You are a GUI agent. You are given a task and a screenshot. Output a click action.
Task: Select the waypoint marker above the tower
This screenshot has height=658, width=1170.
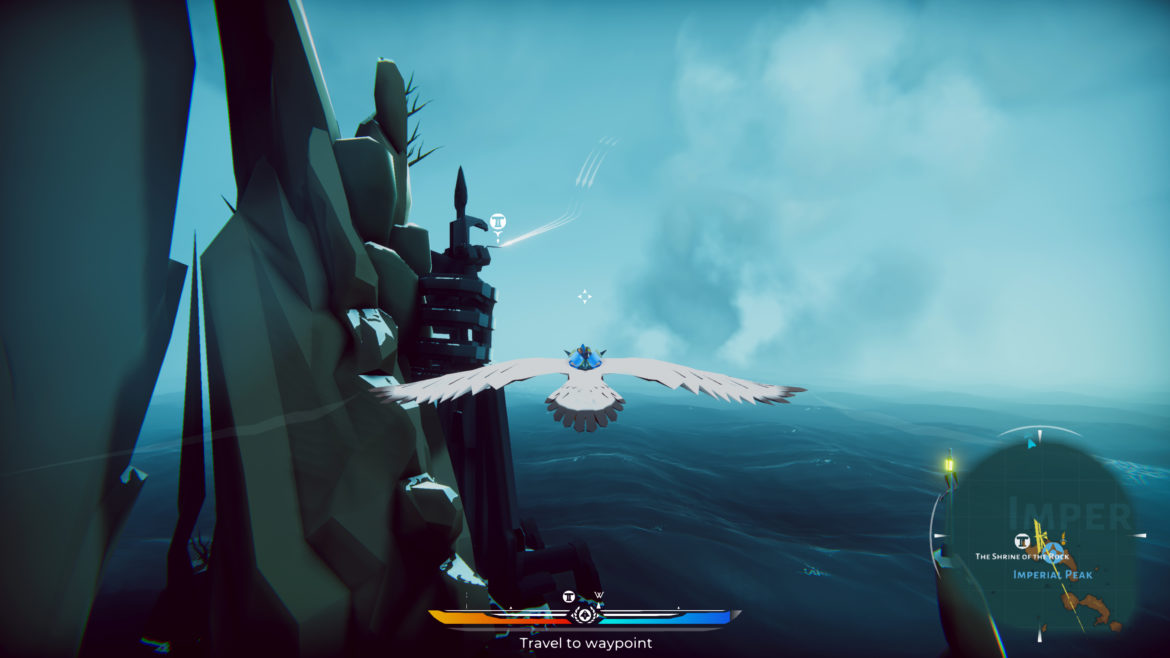[498, 222]
